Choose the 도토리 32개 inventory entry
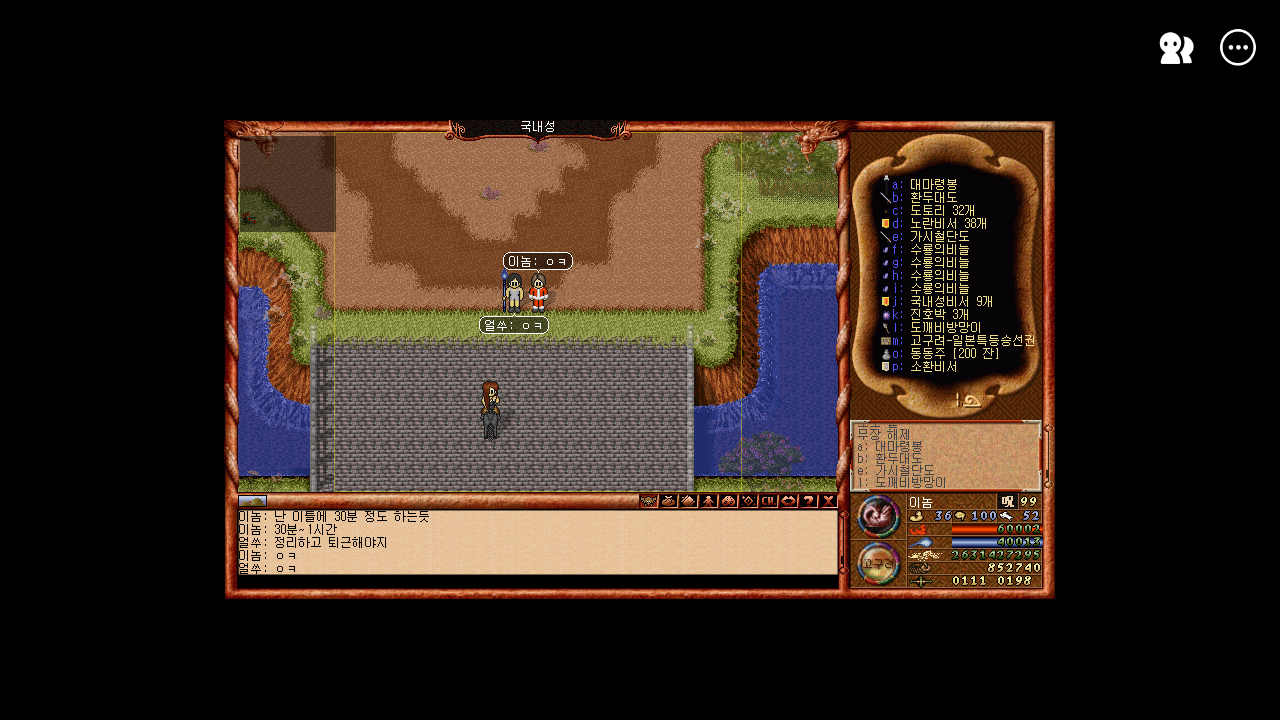 tap(941, 211)
